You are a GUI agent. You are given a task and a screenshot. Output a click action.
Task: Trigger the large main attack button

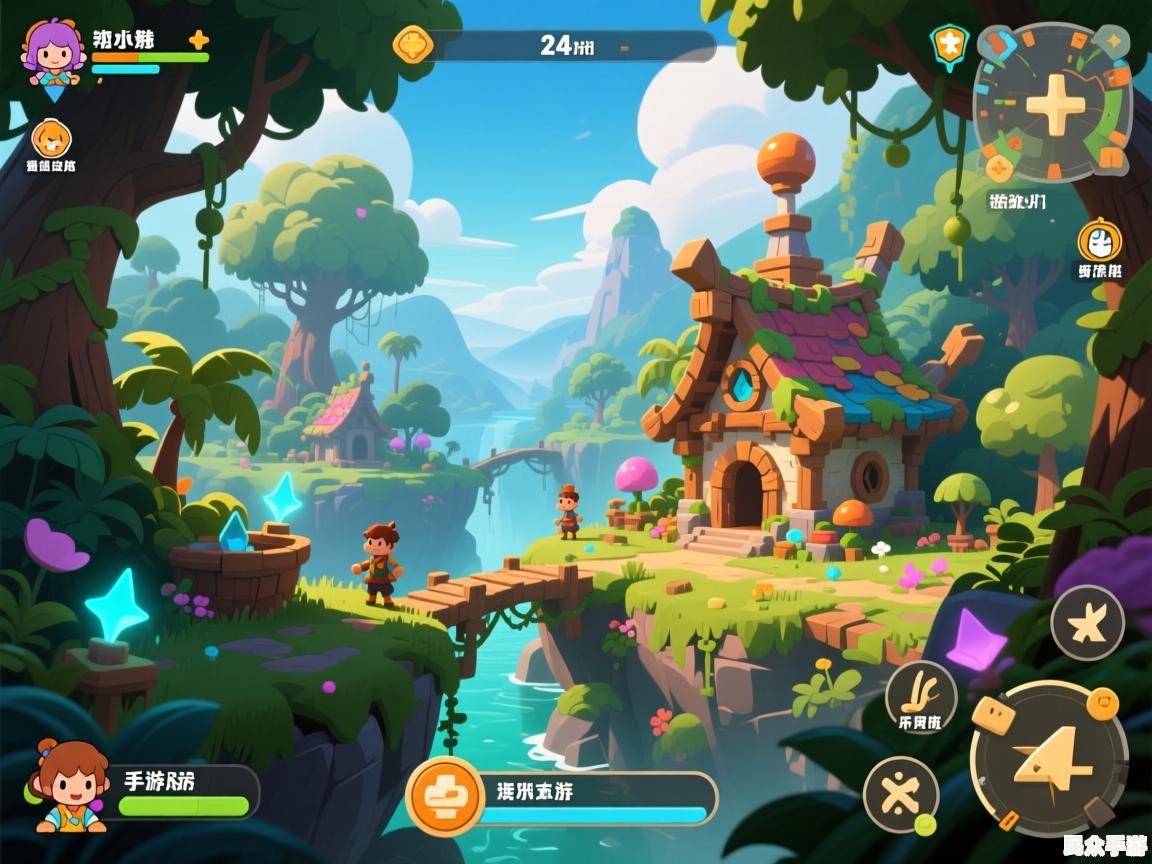click(x=1048, y=758)
